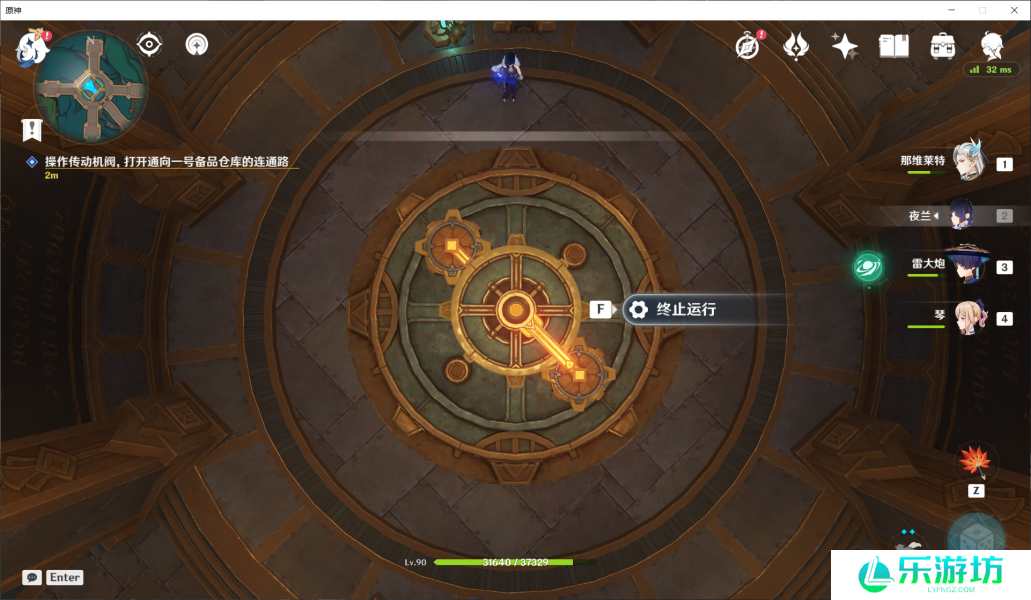Image resolution: width=1031 pixels, height=600 pixels.
Task: Open the signal tower icon beside minimap
Action: (x=197, y=44)
